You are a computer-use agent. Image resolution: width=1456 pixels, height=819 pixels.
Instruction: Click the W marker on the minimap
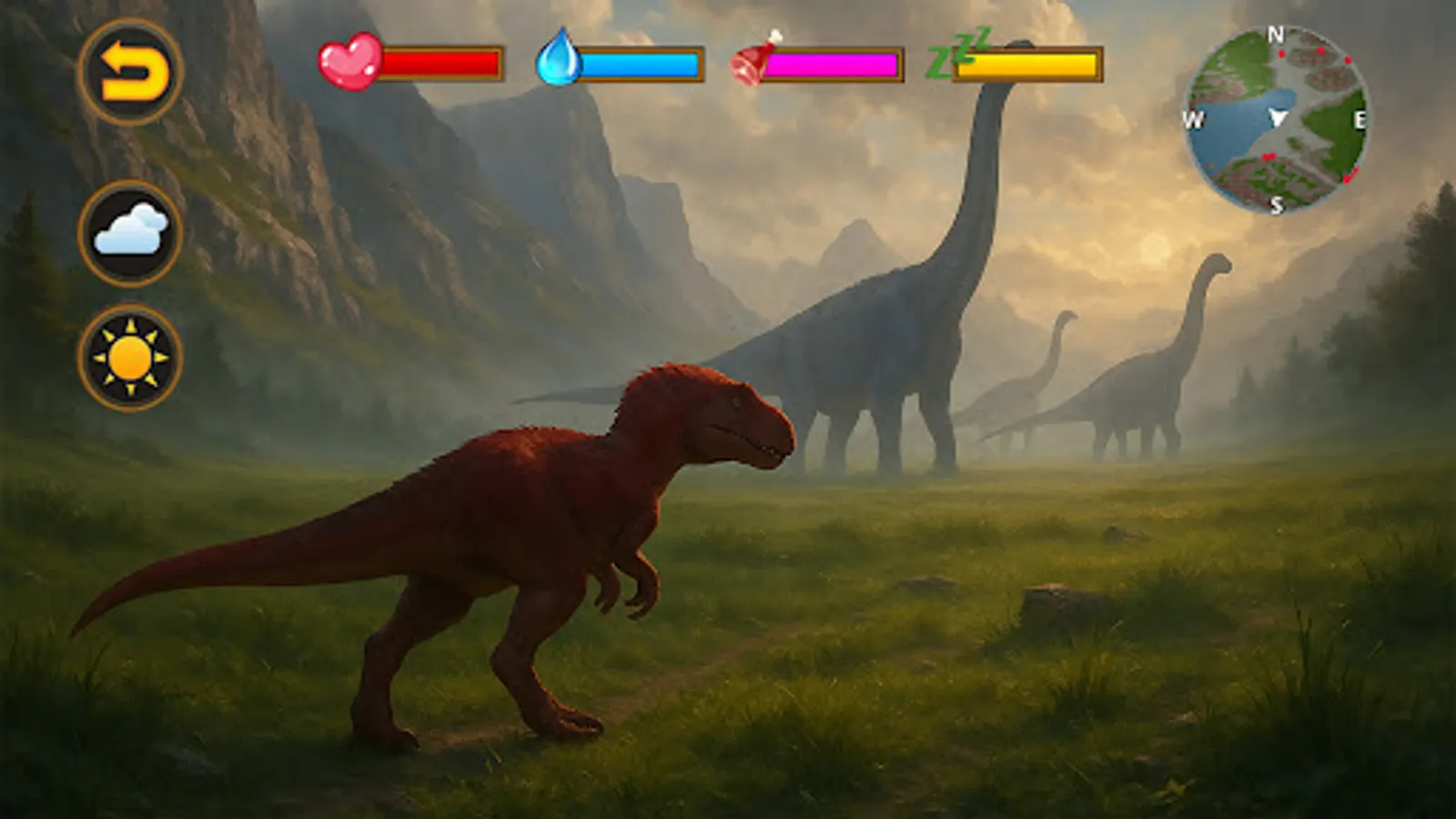1197,118
